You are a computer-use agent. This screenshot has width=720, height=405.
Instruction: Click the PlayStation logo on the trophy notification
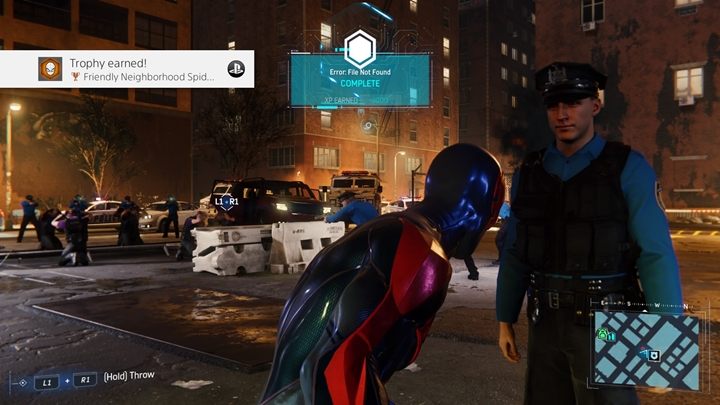[233, 69]
